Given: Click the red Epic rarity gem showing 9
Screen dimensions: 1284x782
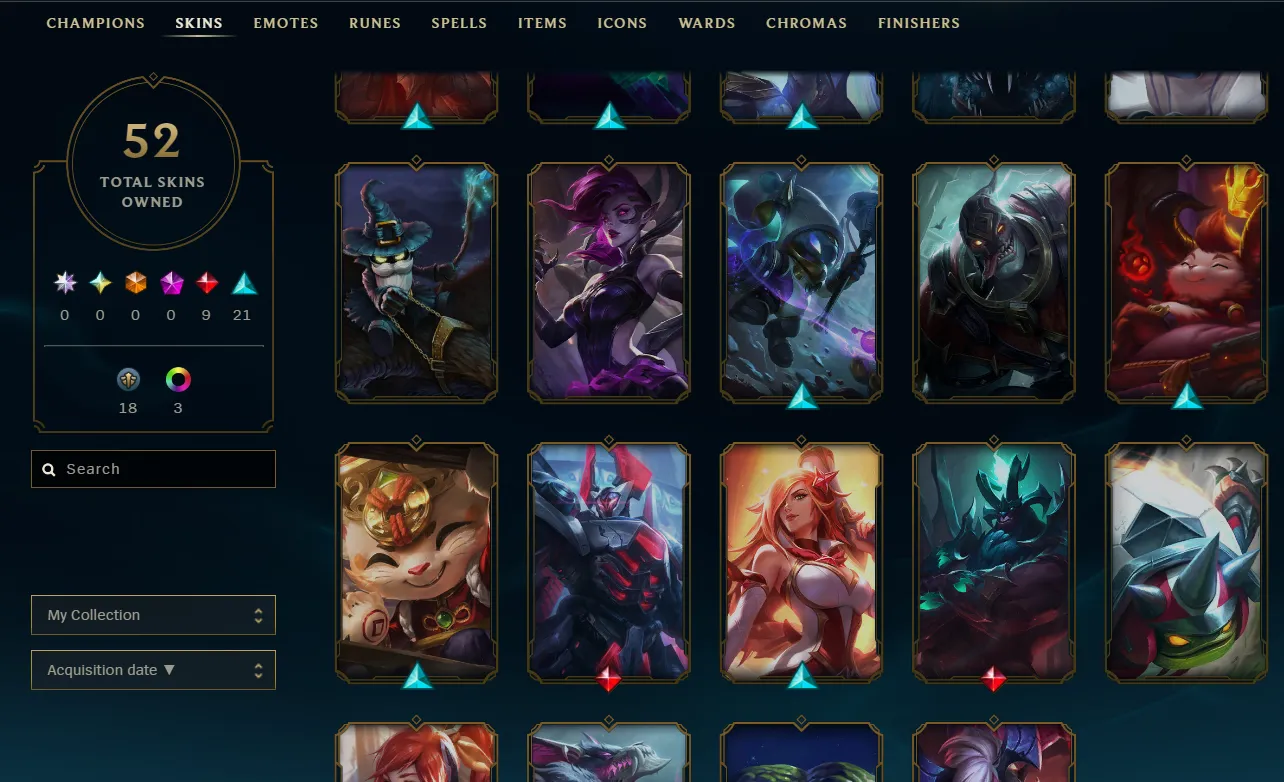Looking at the screenshot, I should tap(207, 283).
